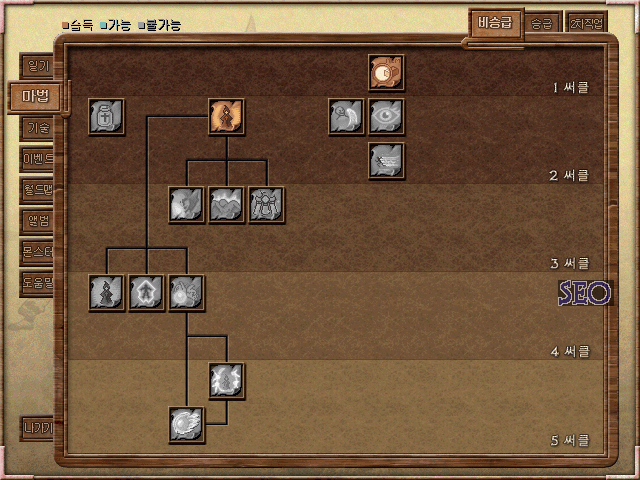Pick the grey potion bottle spell icon
The height and width of the screenshot is (480, 640).
pos(106,117)
